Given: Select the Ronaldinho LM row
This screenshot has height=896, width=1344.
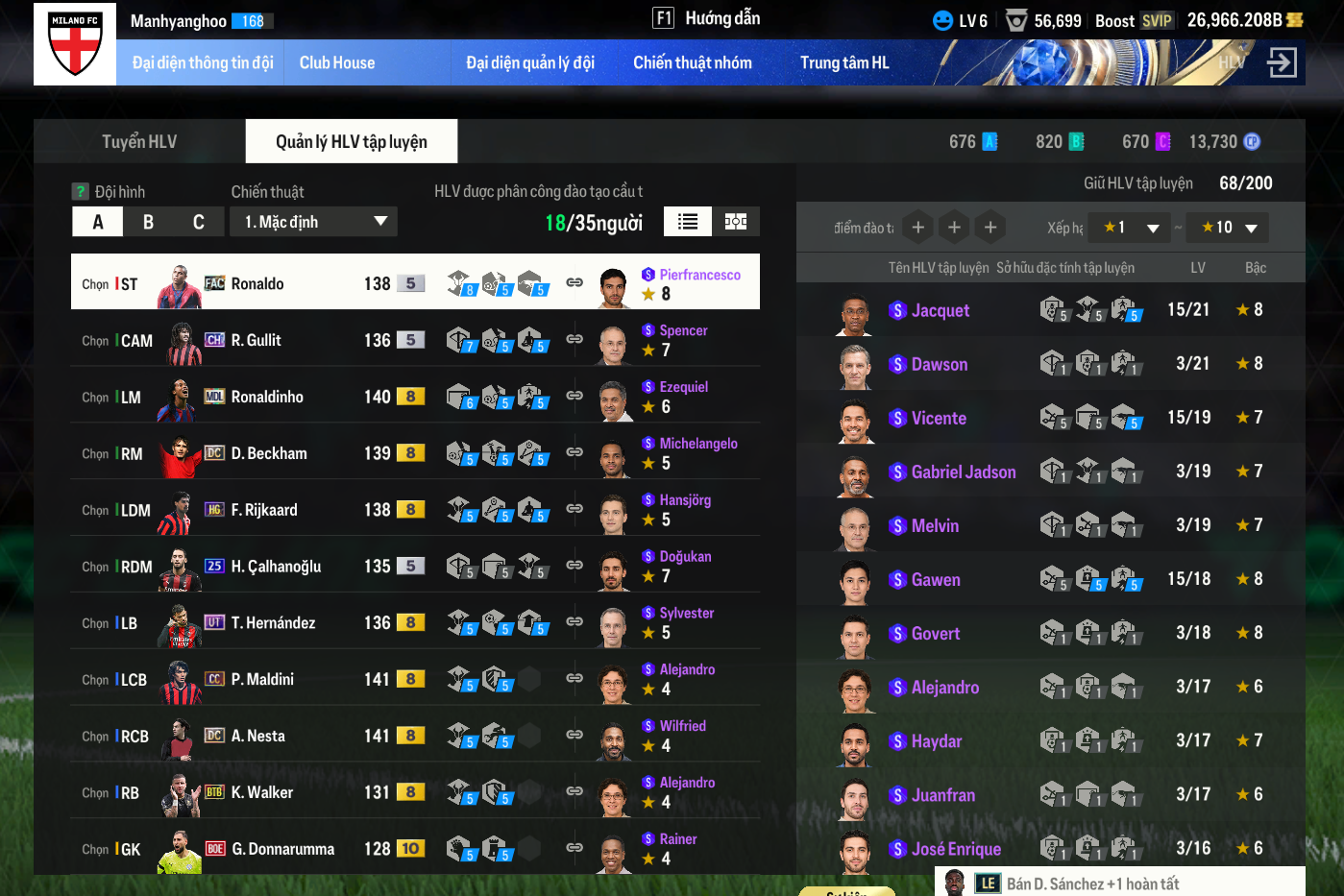Looking at the screenshot, I should click(288, 397).
